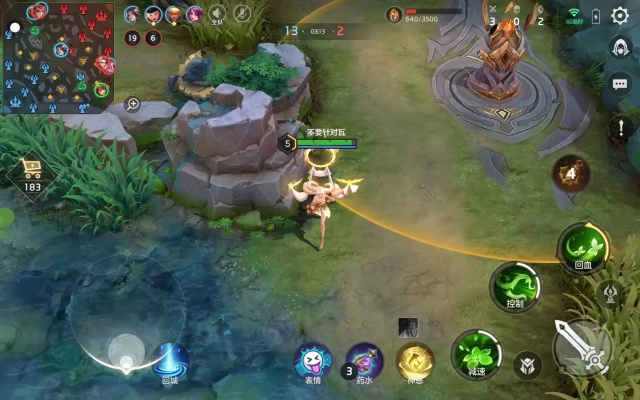
Task: Cast the golden 神恩 summoner spell
Action: 415,360
